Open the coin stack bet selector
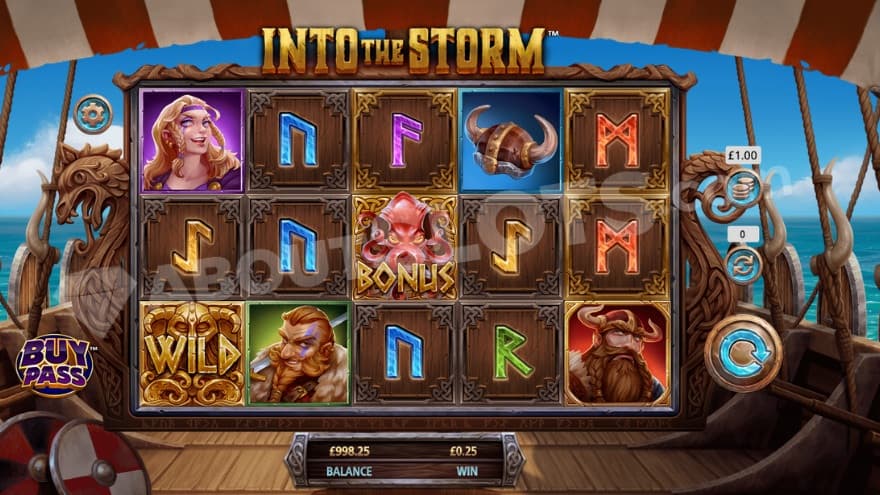Viewport: 880px width, 495px height. tap(743, 186)
